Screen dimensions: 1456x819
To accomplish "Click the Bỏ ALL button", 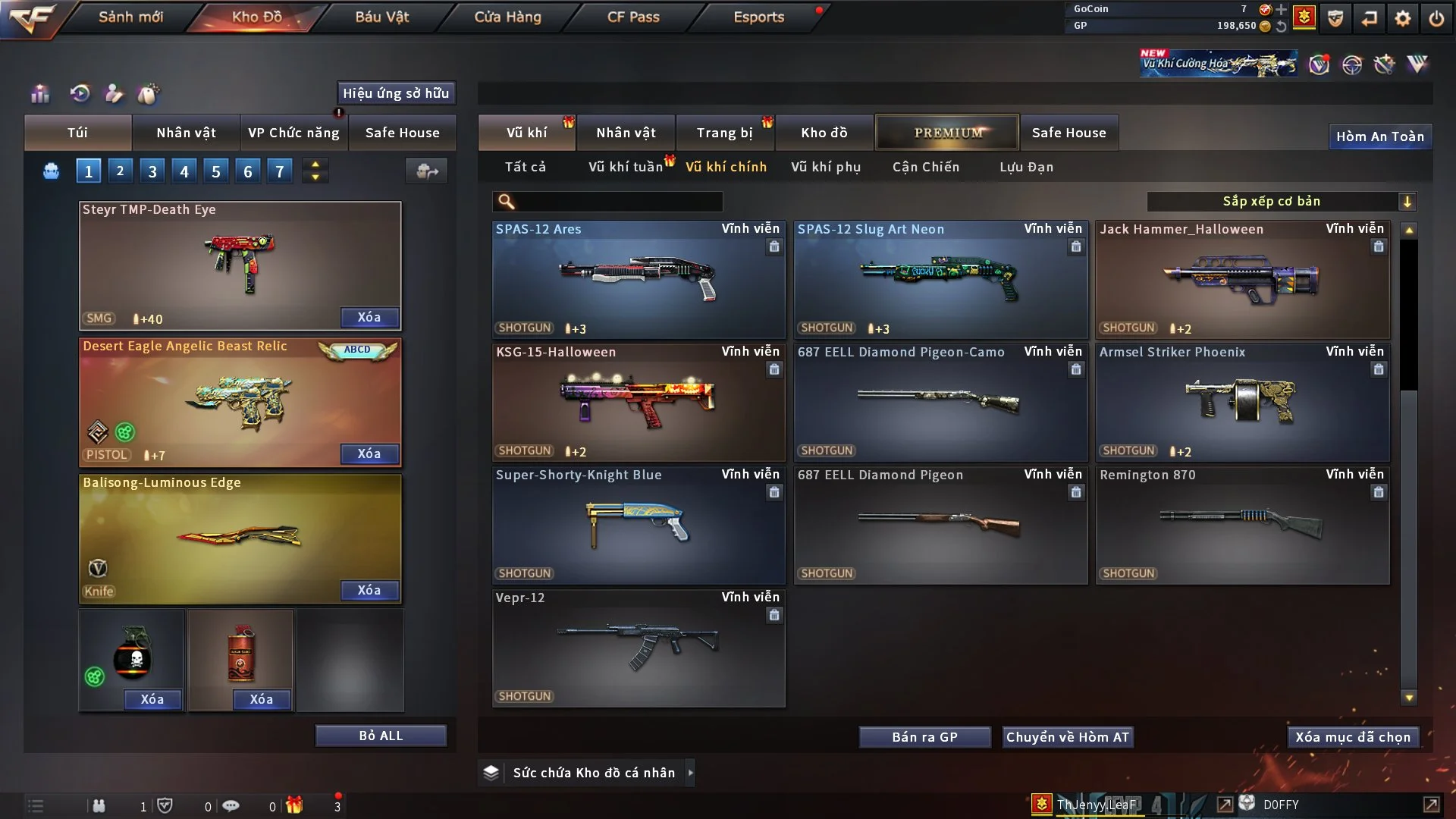I will [x=381, y=736].
